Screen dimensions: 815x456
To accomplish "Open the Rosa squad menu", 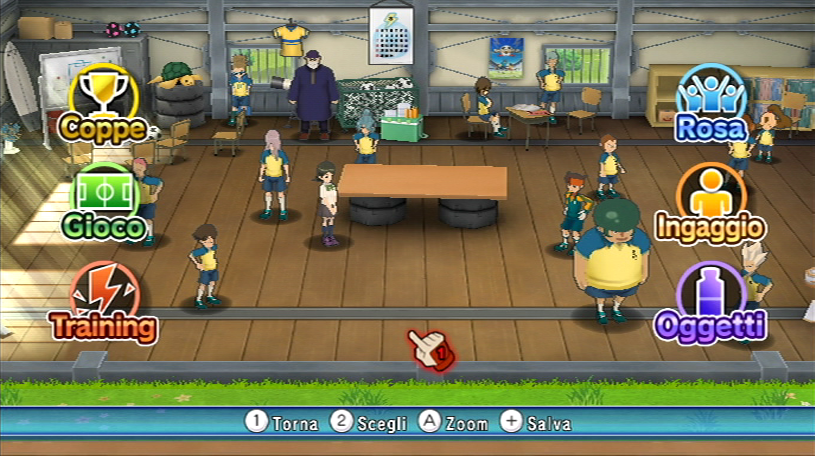I will [711, 101].
